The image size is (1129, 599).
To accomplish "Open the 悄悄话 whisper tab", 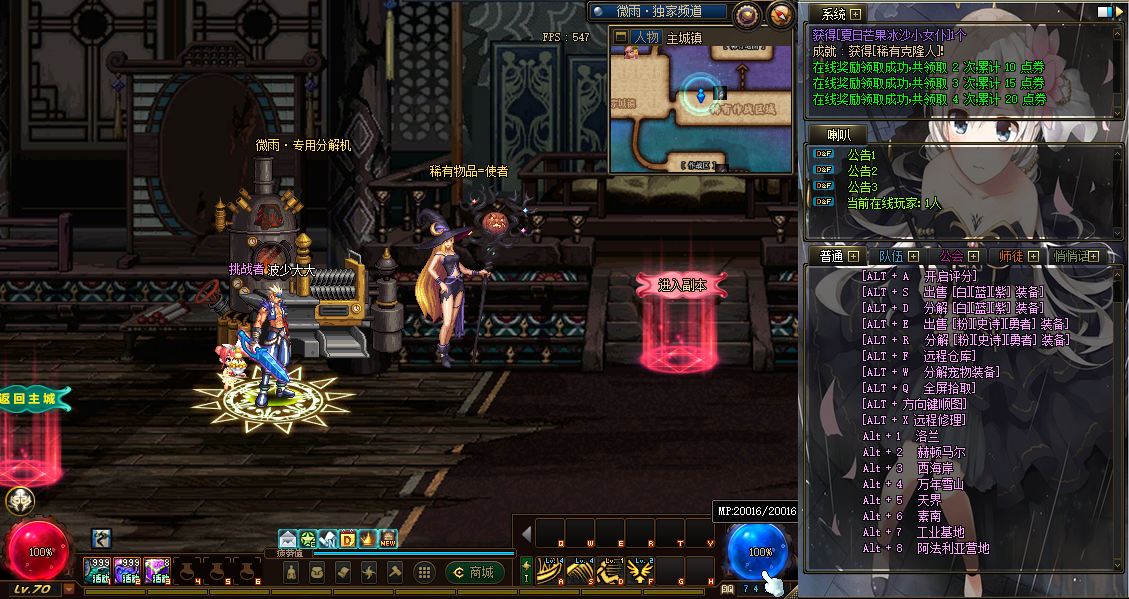I will pos(1070,256).
